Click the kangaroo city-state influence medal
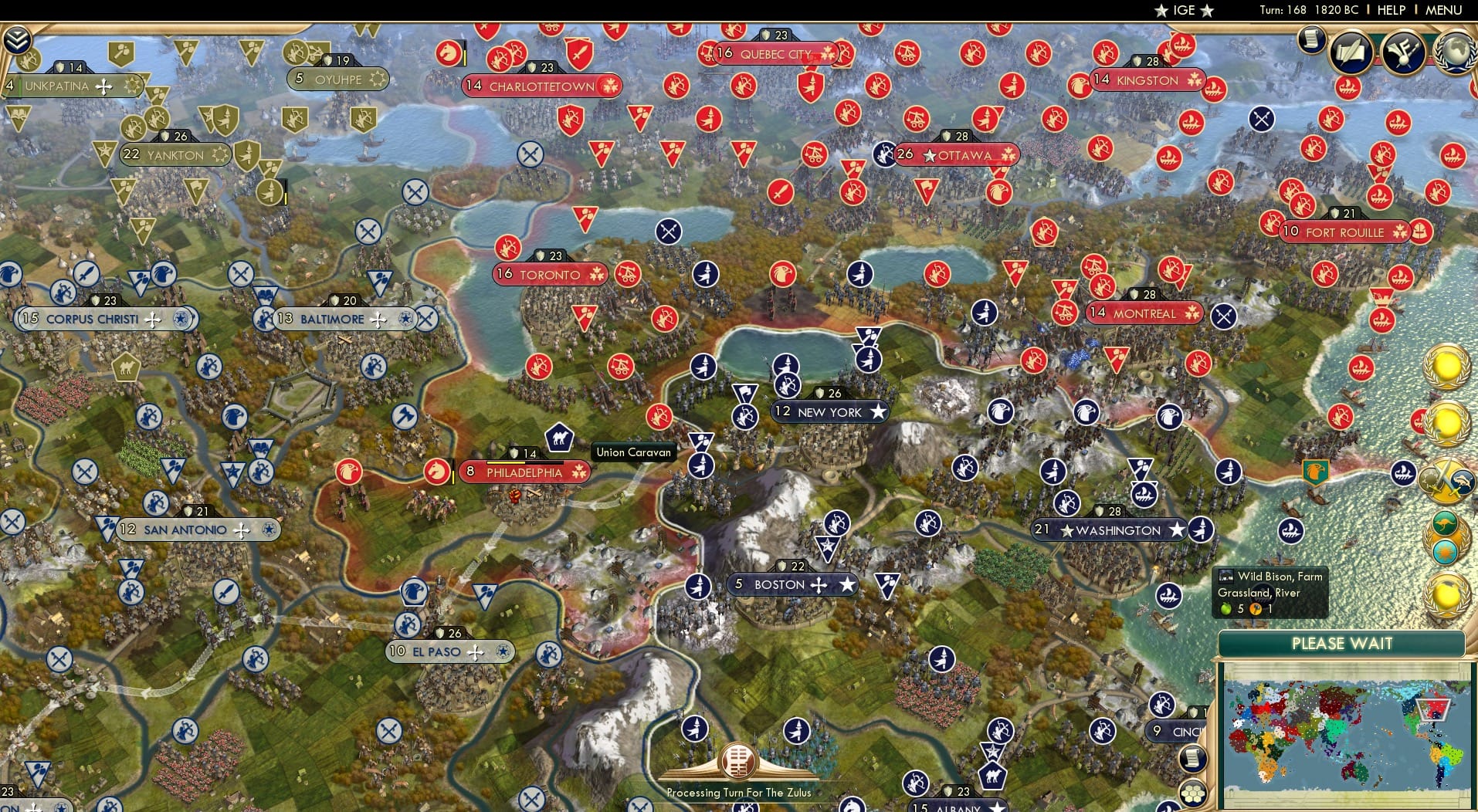1478x812 pixels. click(1444, 523)
